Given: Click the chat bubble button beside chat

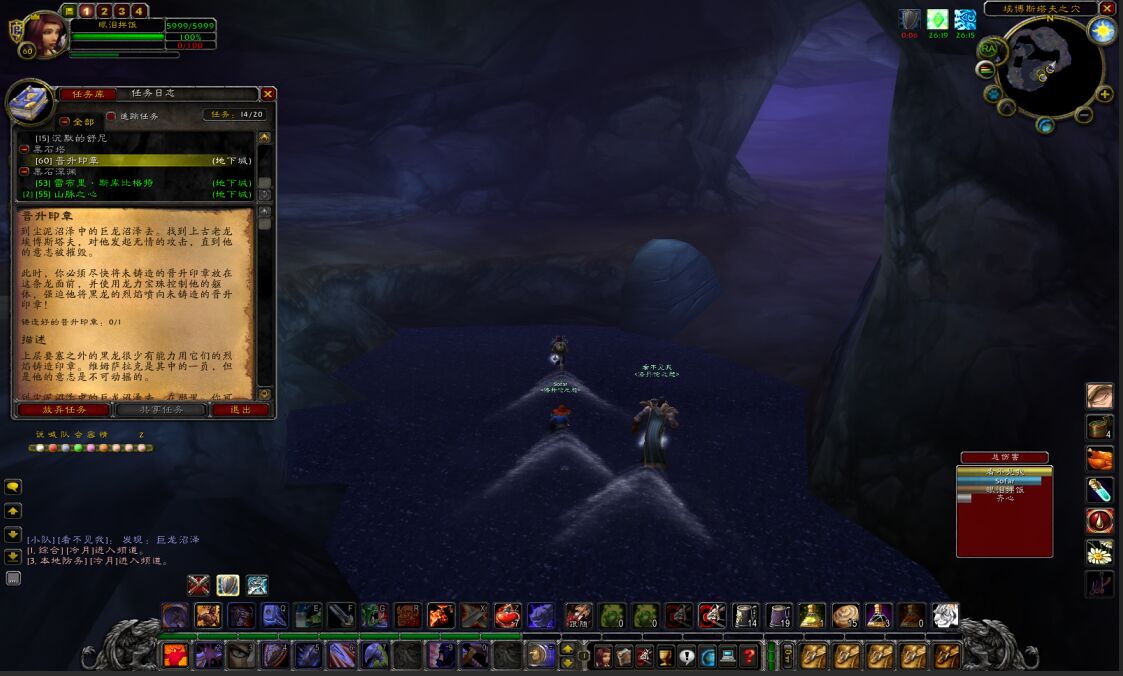Looking at the screenshot, I should point(13,487).
